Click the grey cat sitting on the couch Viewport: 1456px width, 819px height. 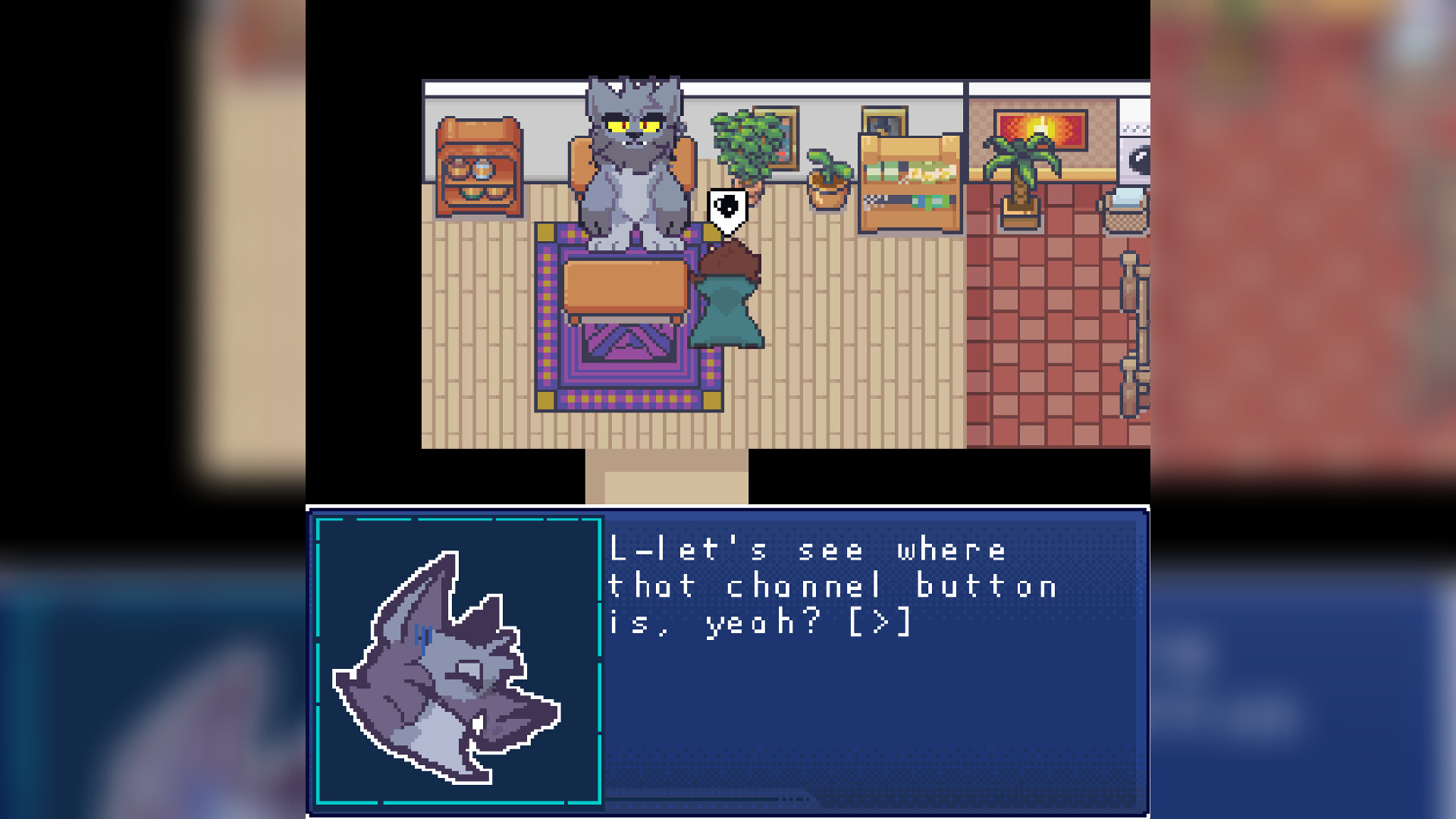coord(633,159)
